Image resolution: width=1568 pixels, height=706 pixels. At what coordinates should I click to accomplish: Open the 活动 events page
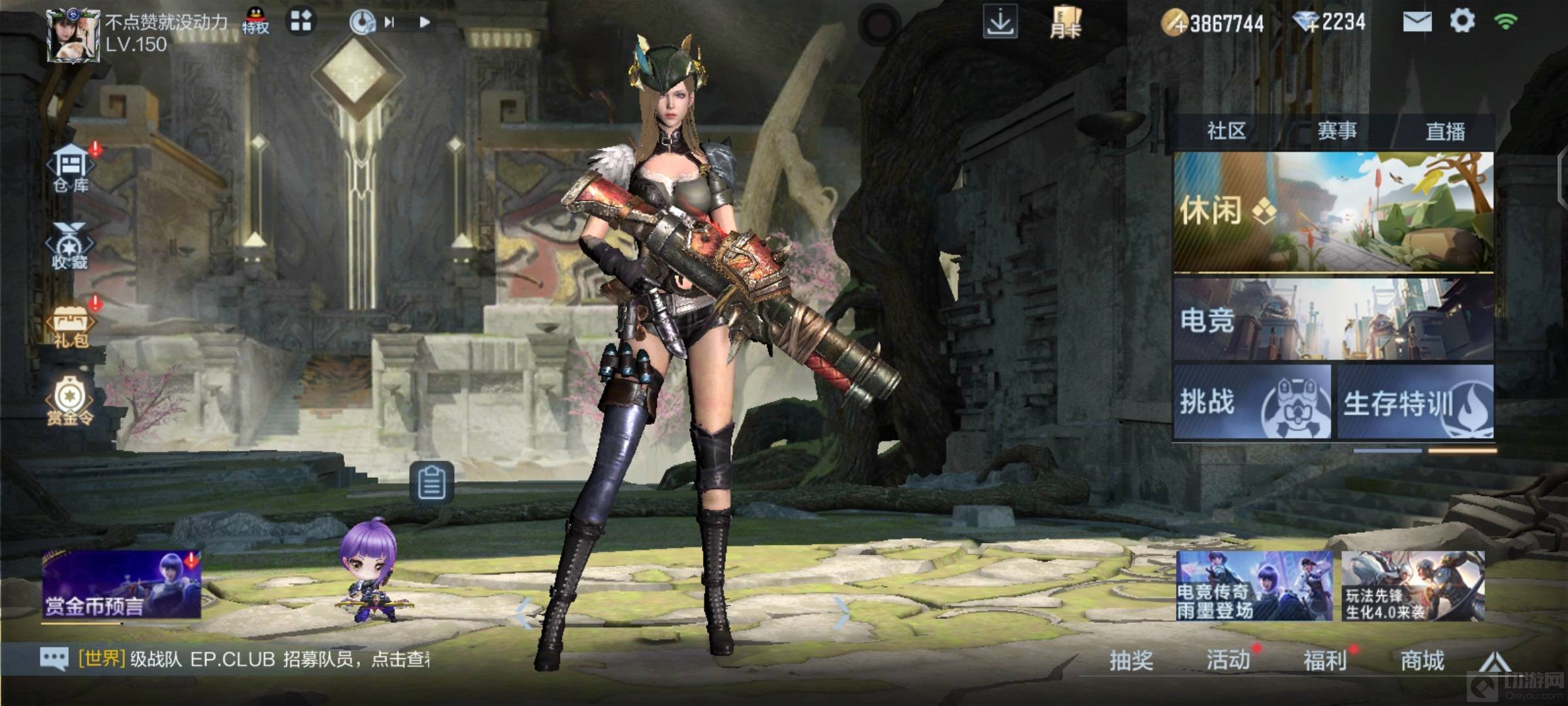1228,660
